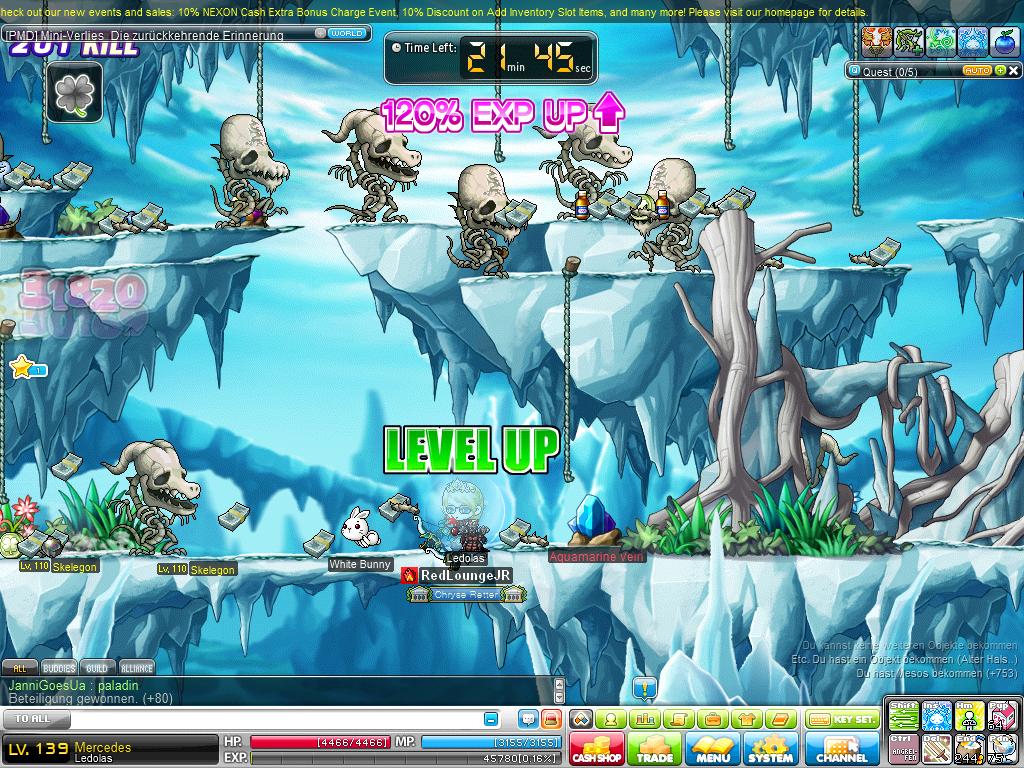
Task: Open the Key Set. configuration
Action: point(842,719)
